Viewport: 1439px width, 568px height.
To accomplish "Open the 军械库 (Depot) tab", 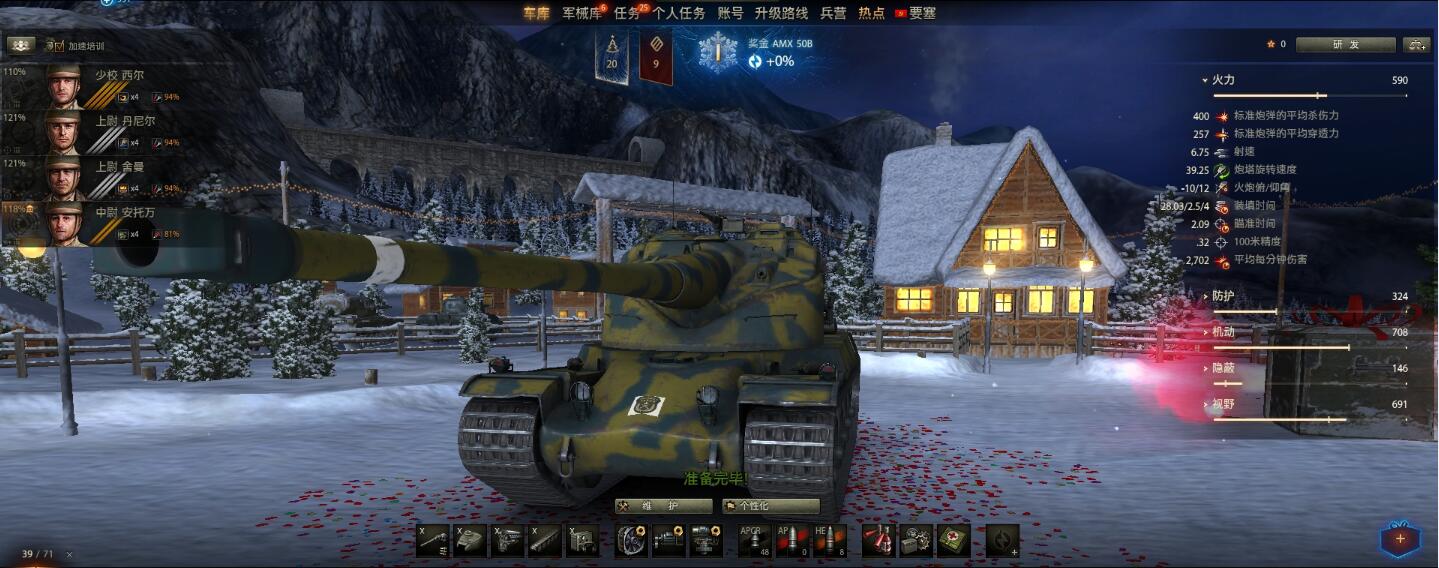I will [580, 13].
